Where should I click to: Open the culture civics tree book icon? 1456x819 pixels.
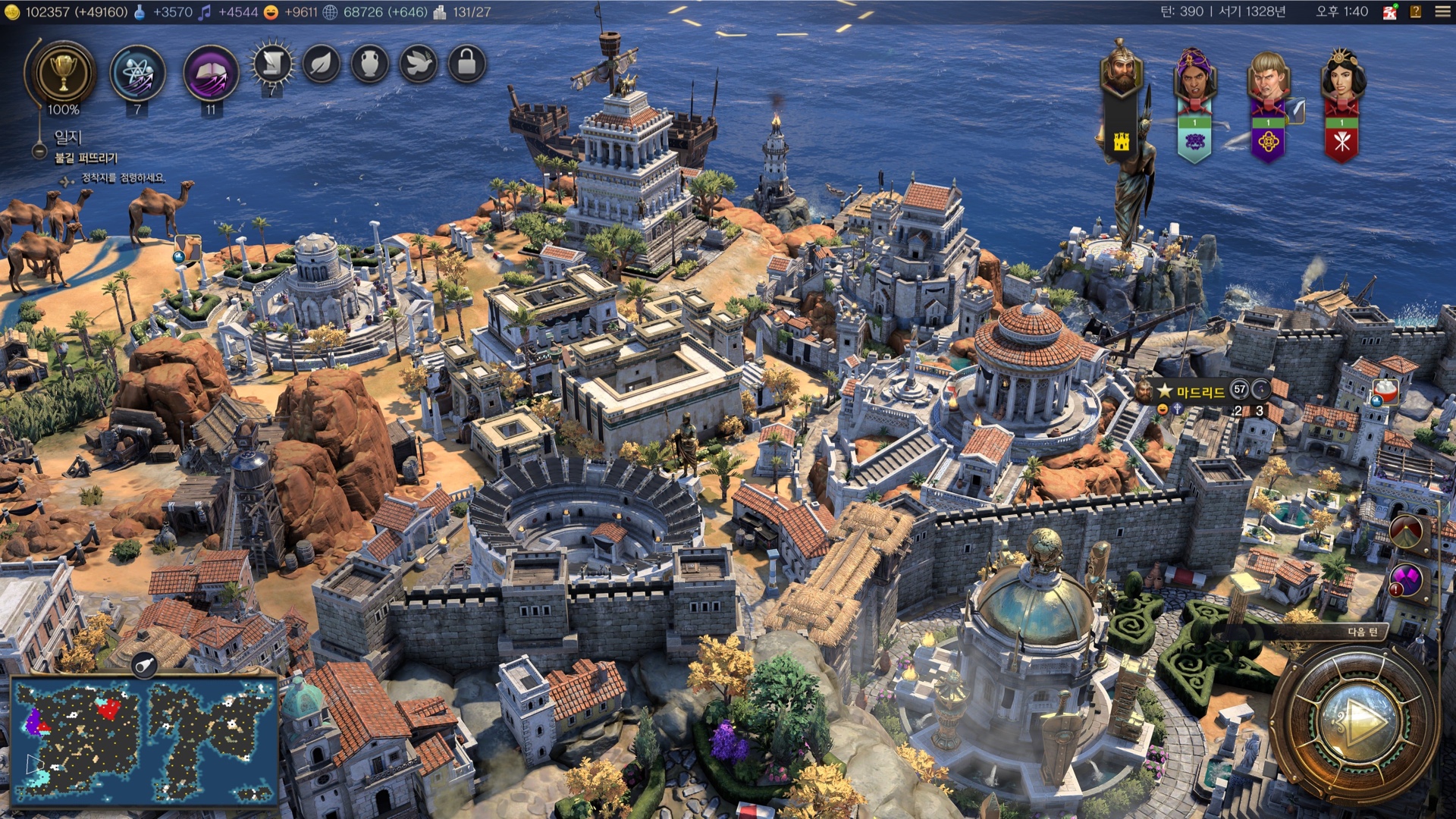point(211,74)
